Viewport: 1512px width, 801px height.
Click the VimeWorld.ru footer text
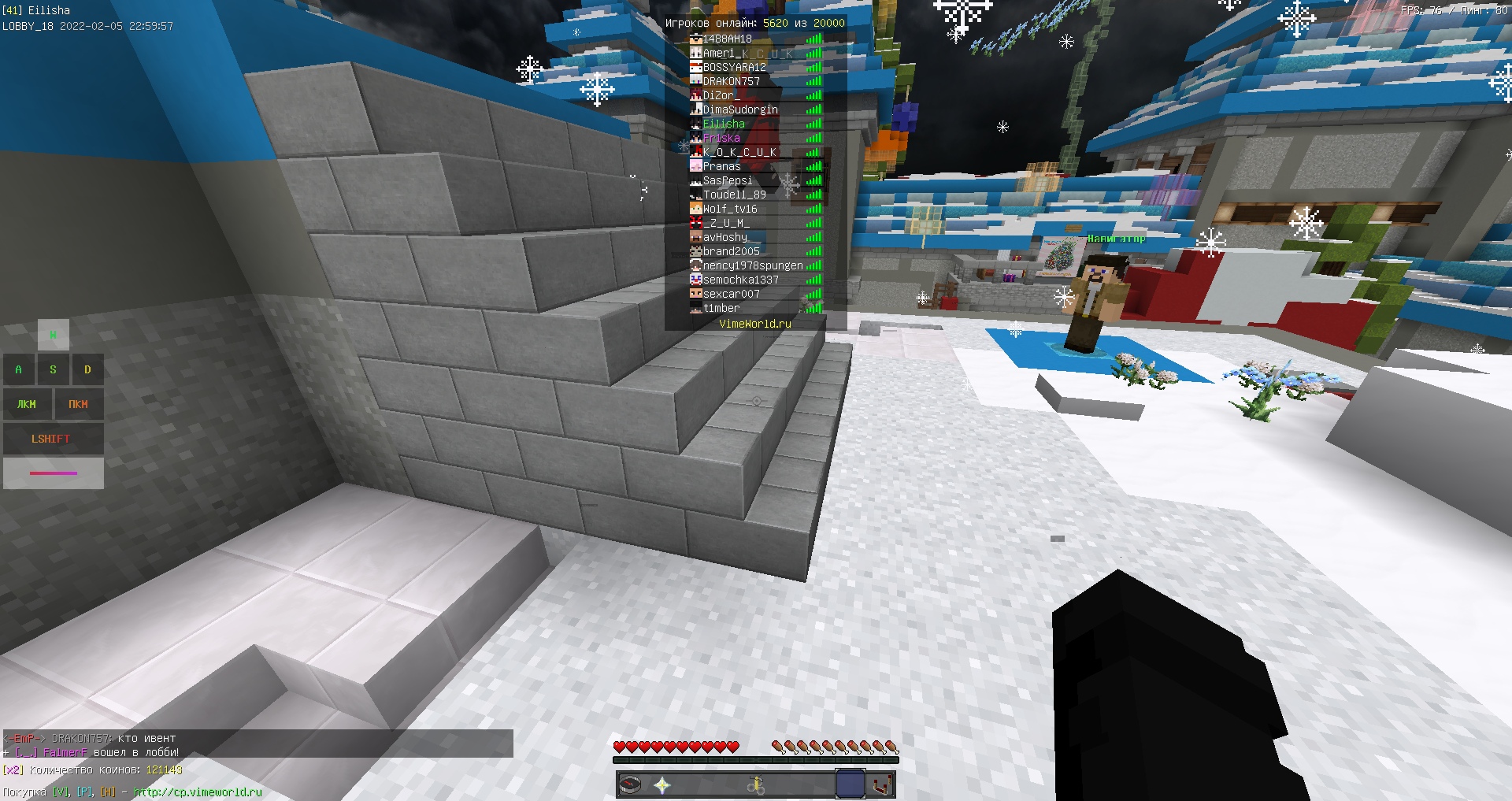pos(754,323)
